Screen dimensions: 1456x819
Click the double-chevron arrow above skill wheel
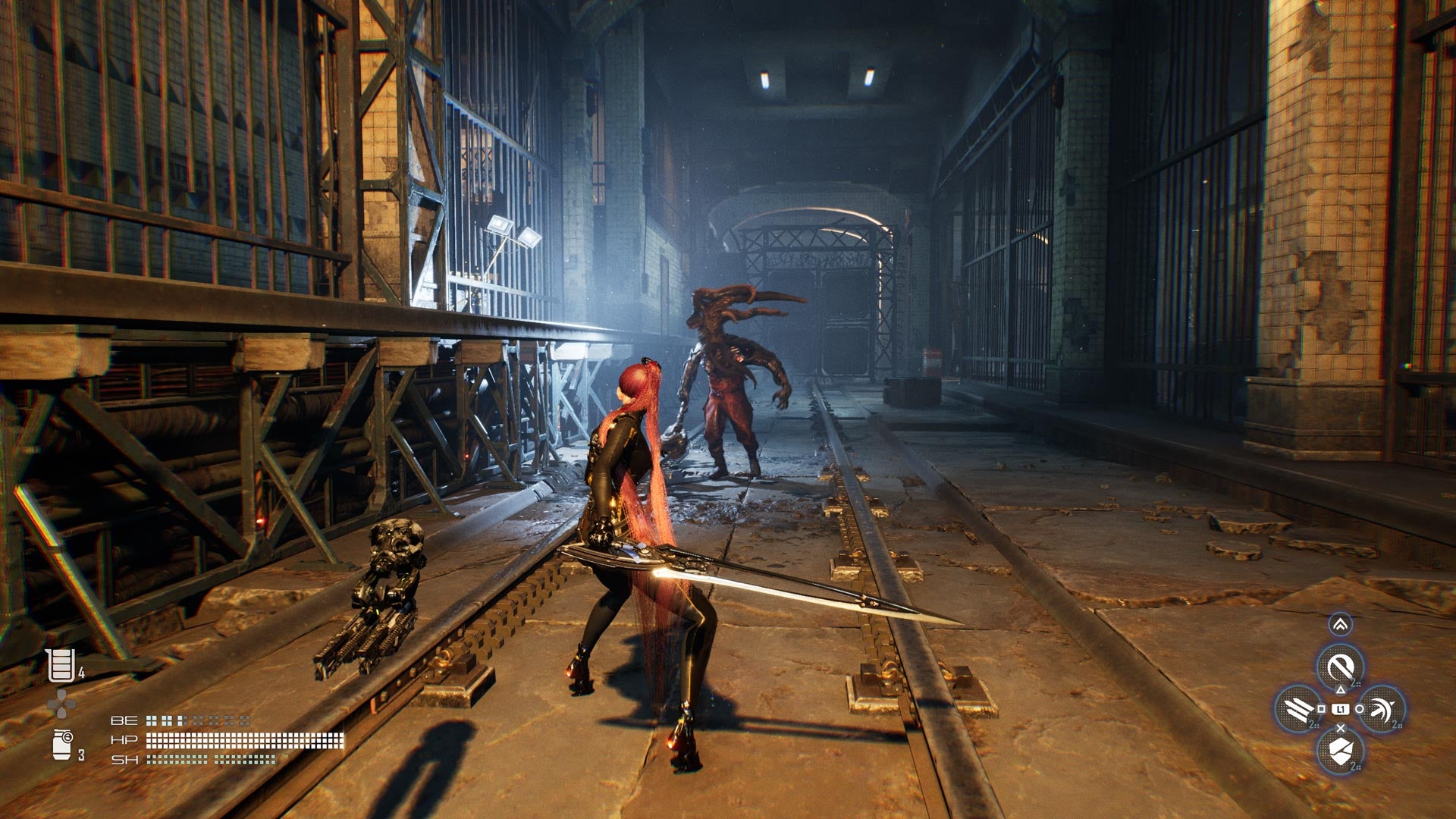(1341, 624)
